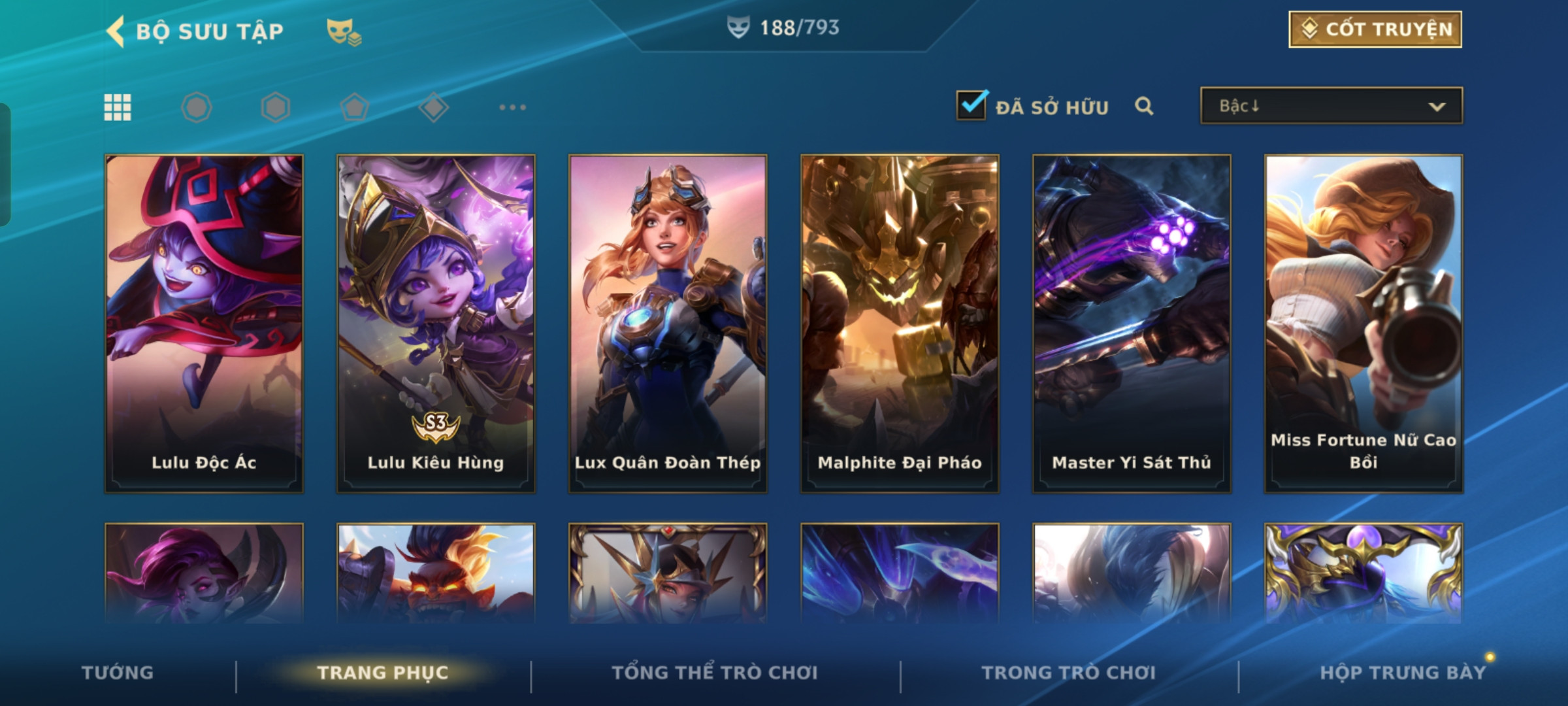
Task: Show more filters via three dots
Action: (512, 107)
